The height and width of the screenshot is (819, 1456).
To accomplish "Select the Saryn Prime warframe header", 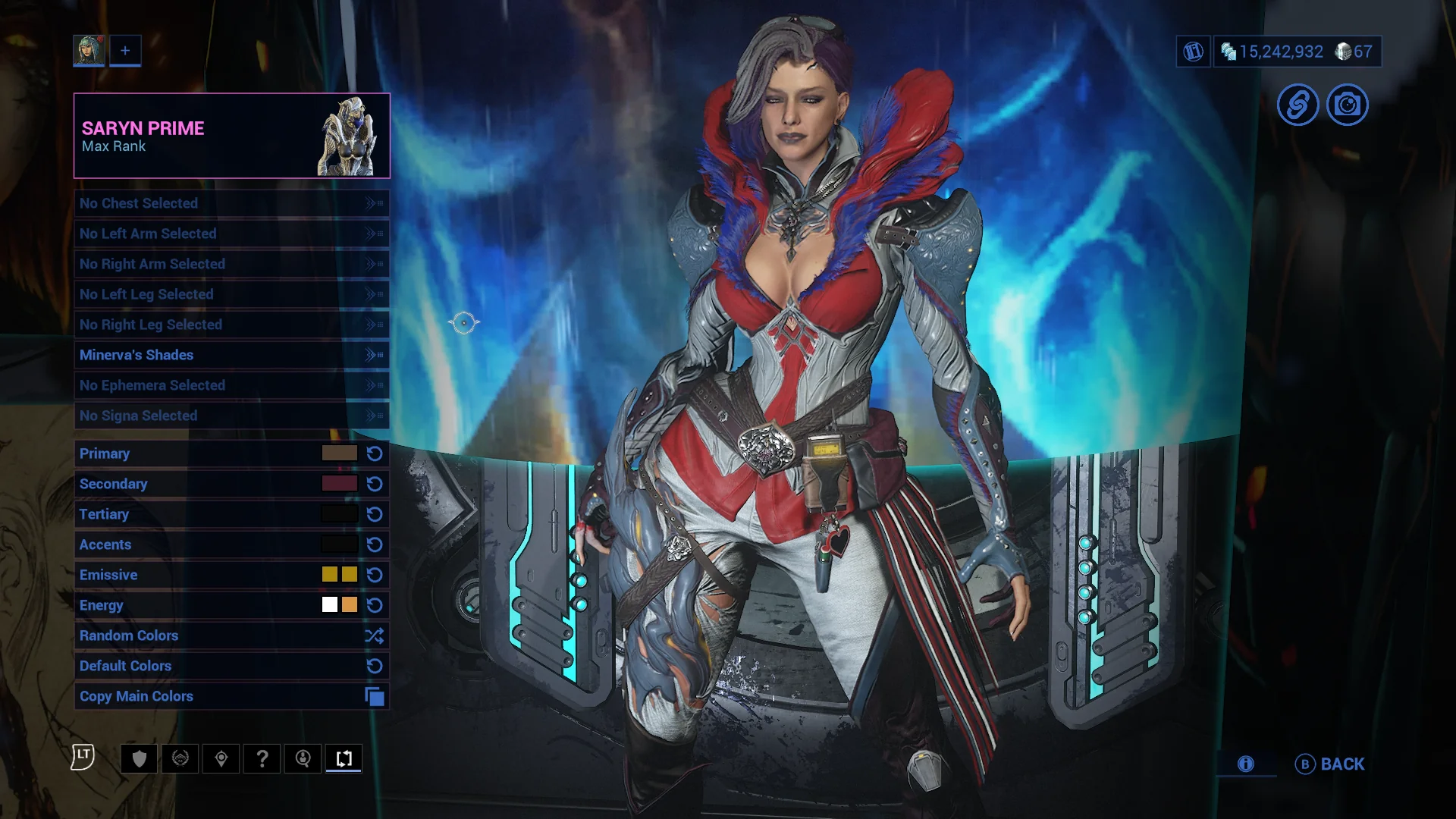I will 231,136.
